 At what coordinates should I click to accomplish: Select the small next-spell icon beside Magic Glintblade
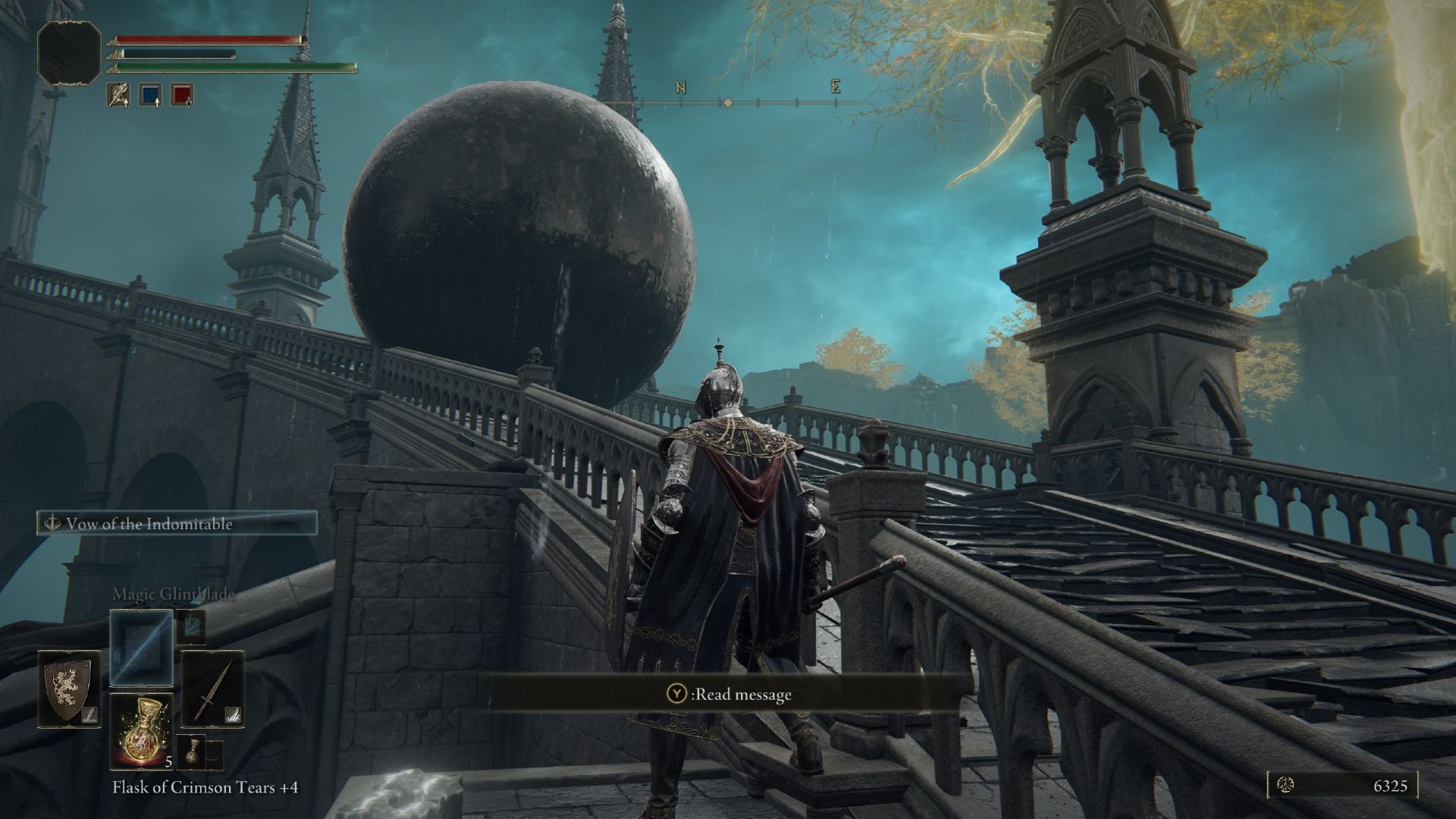pos(190,625)
